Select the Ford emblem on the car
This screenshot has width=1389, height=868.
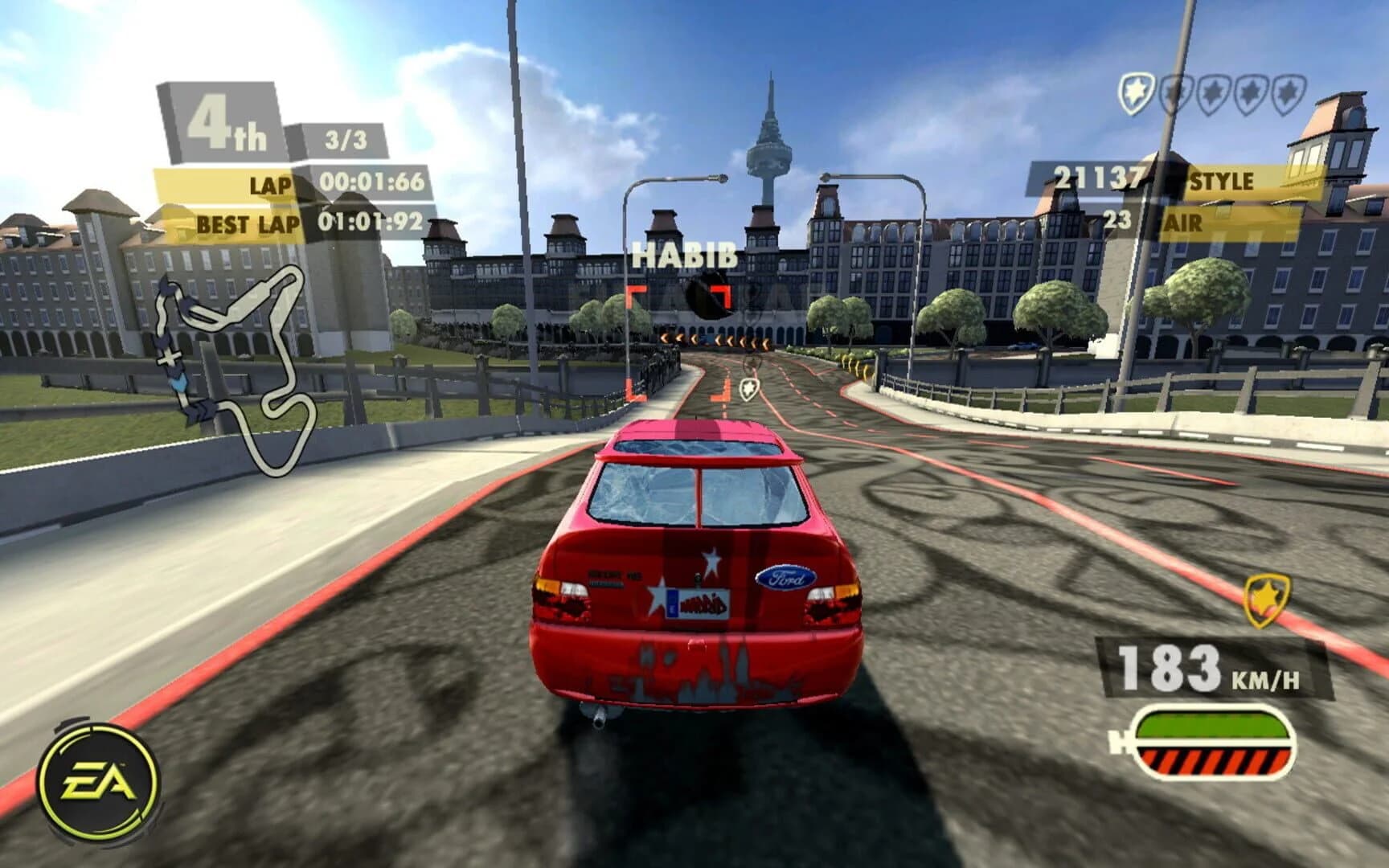(x=785, y=575)
